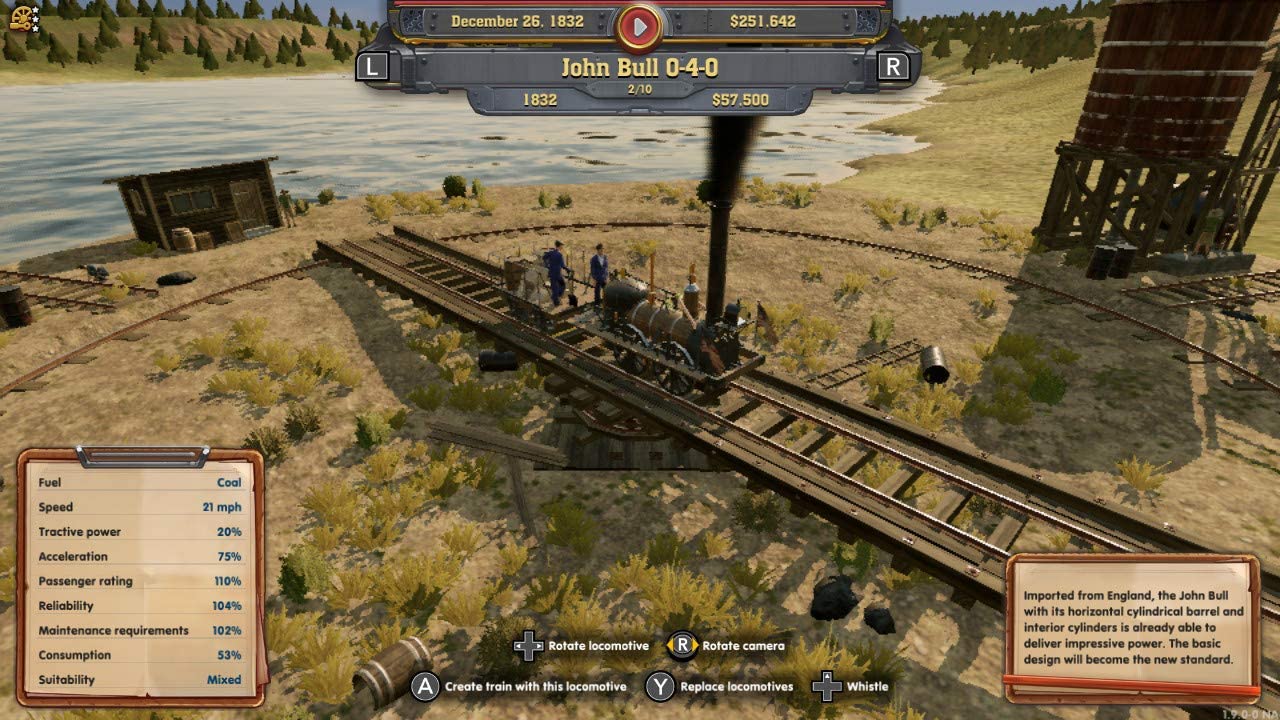
Task: Toggle the top star beside the wheel icon
Action: pos(36,10)
